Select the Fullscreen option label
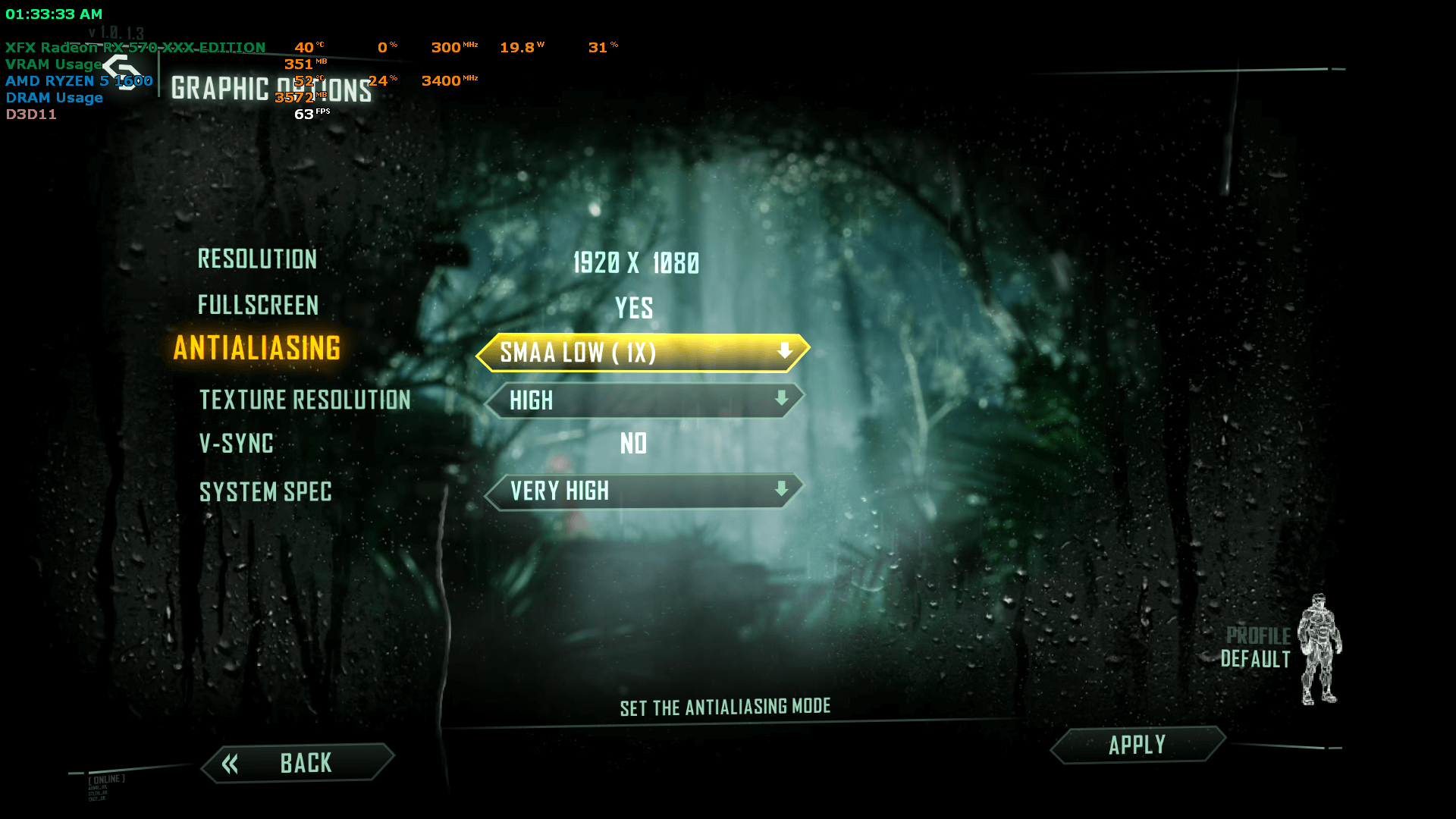 pos(258,306)
